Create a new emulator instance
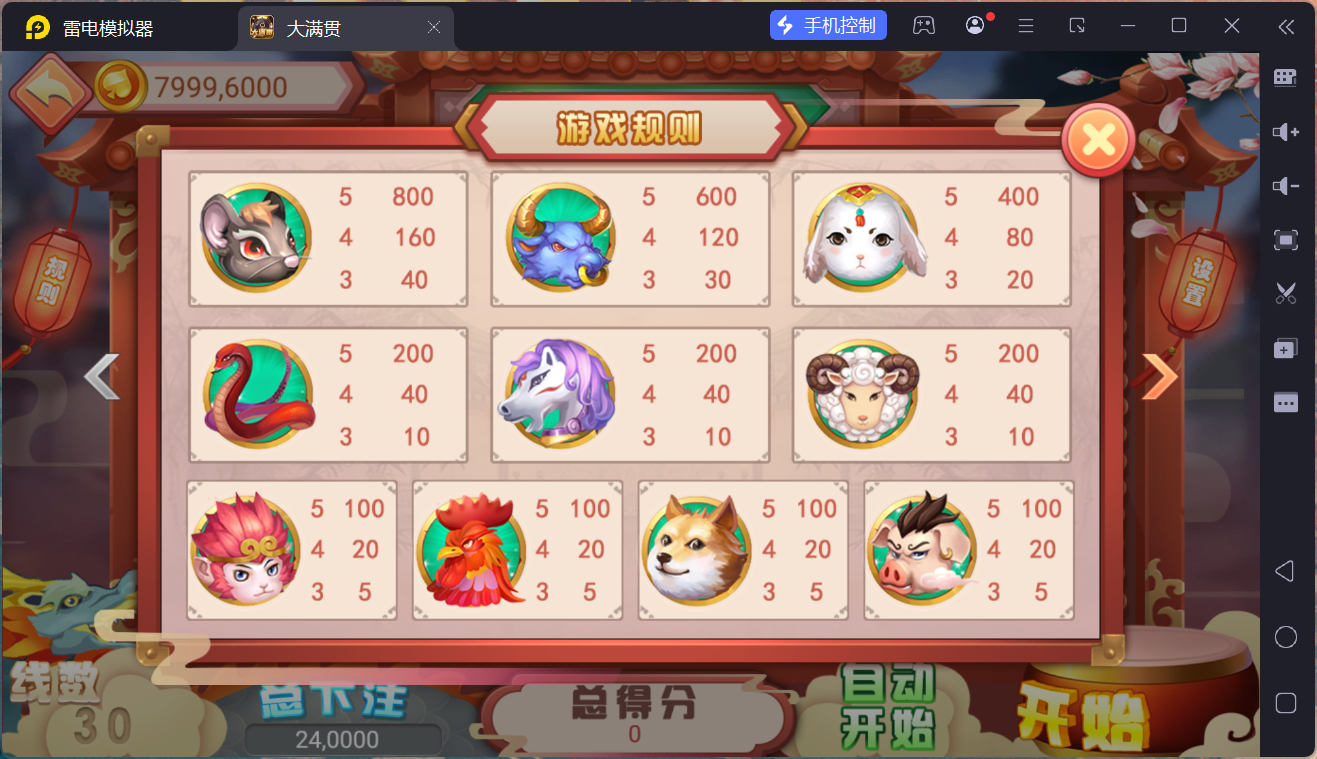This screenshot has height=759, width=1317. pos(1285,347)
